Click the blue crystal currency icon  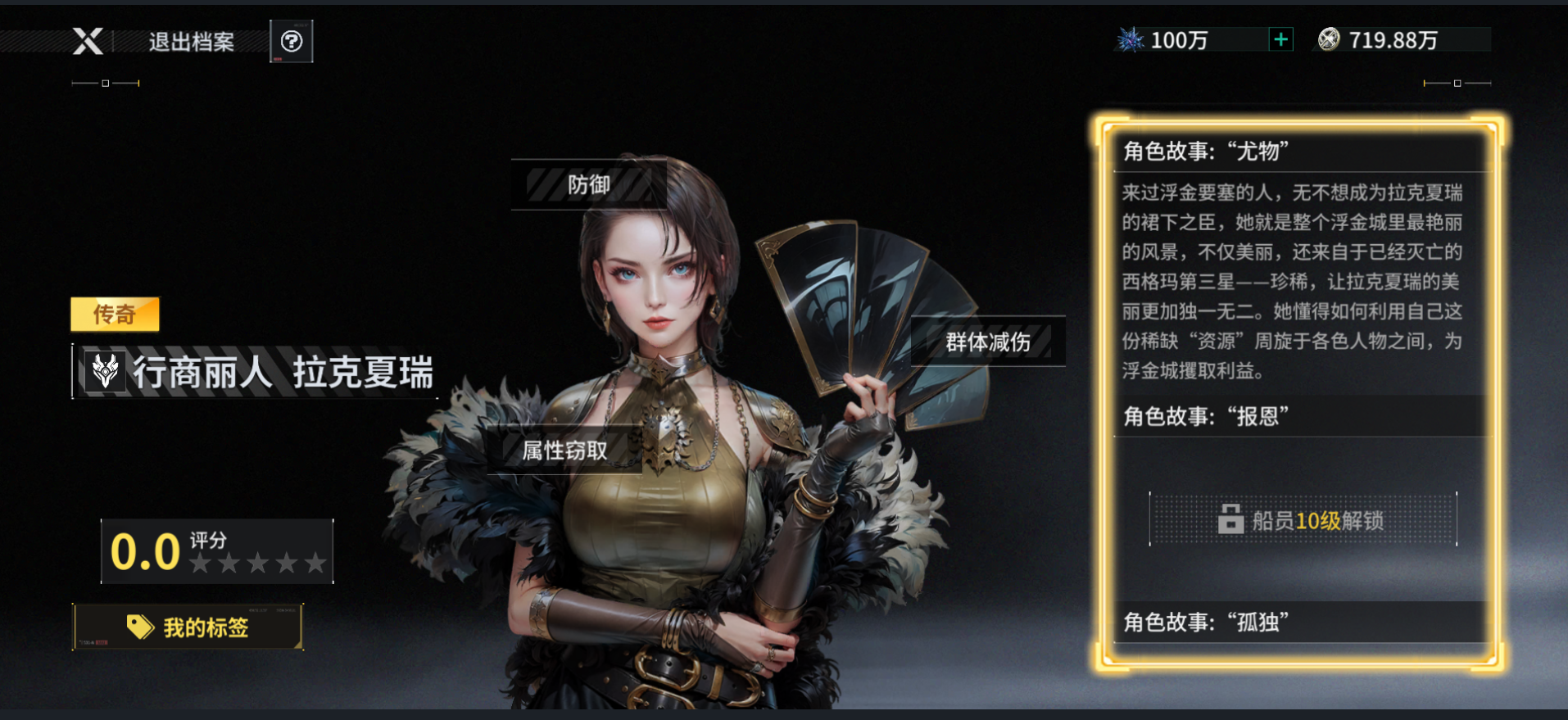tap(1131, 38)
